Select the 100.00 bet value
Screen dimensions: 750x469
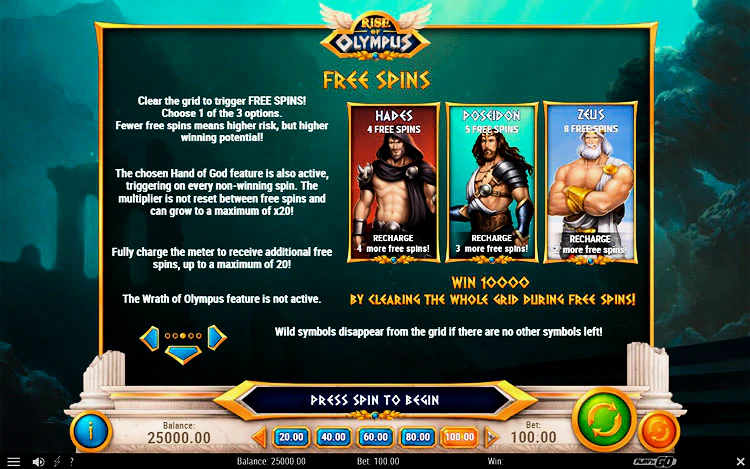click(458, 437)
